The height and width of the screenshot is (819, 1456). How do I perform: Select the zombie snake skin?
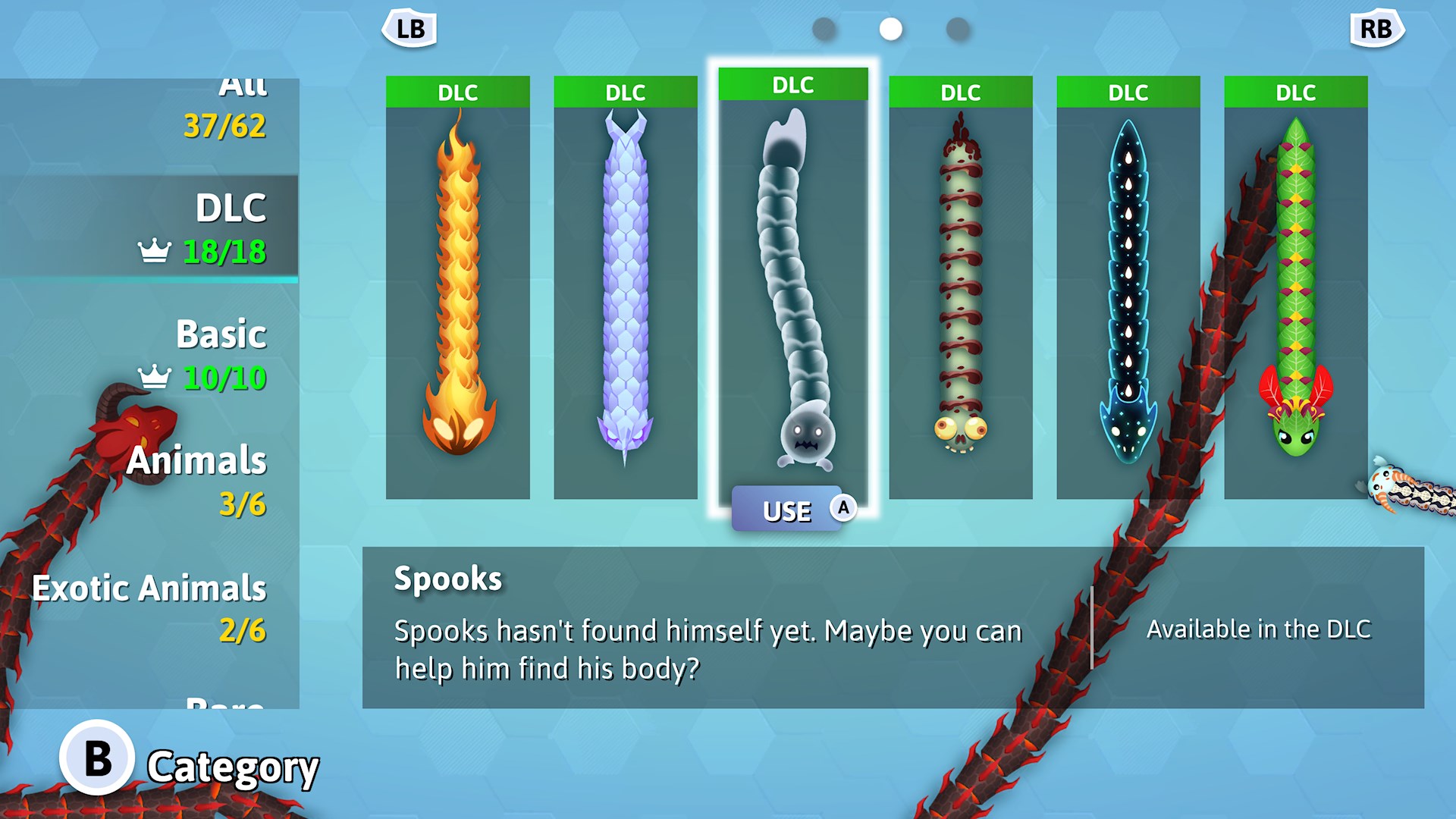coord(960,288)
